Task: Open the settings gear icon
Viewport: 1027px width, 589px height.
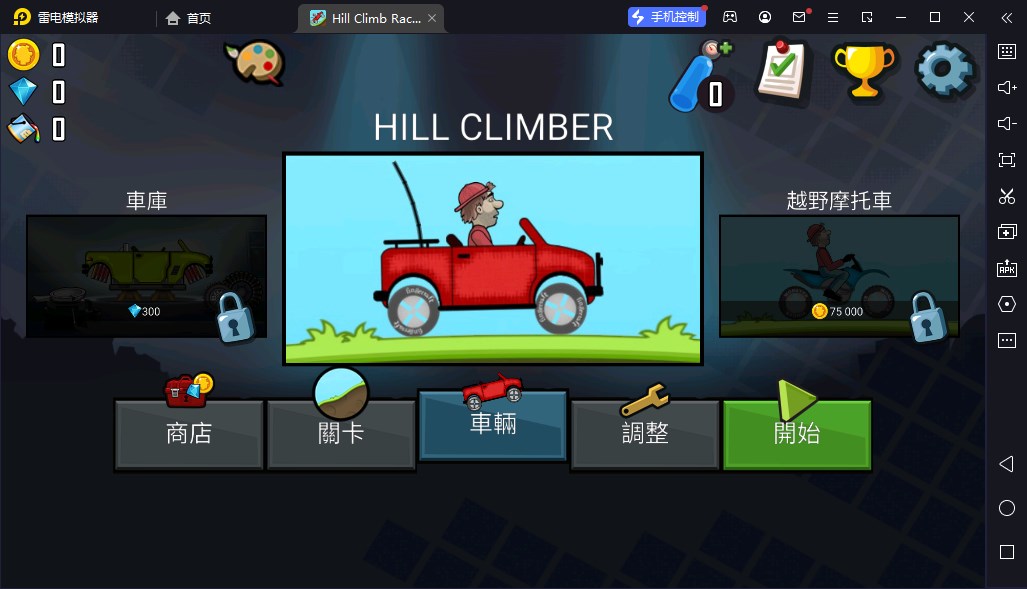Action: [944, 69]
